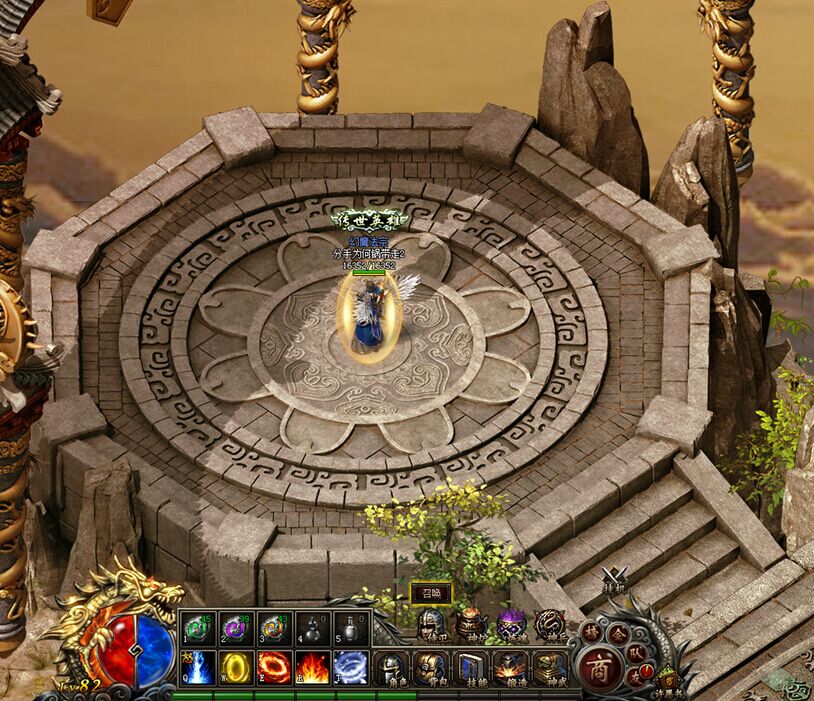Use the green swirl item in slot 1
The image size is (814, 701).
(x=197, y=628)
